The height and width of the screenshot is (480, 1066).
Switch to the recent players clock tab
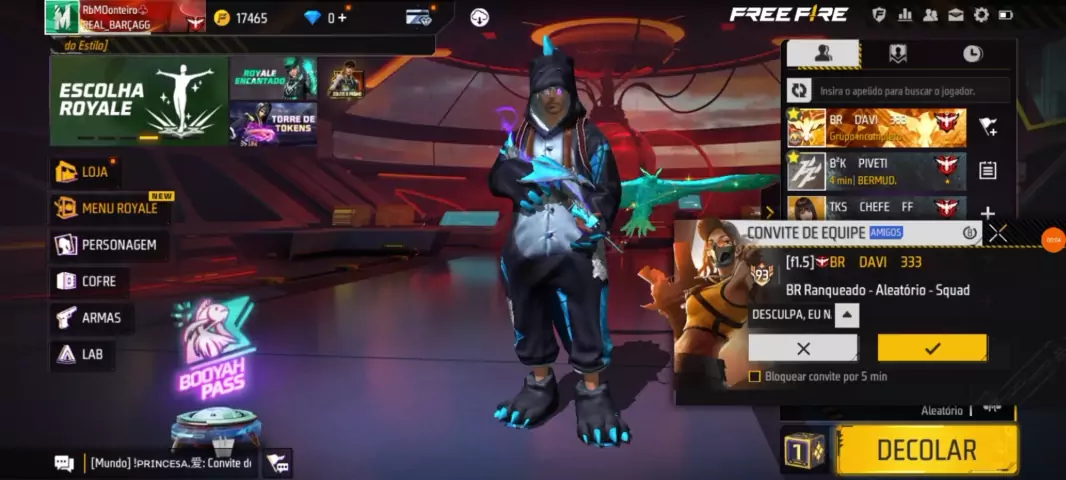pyautogui.click(x=972, y=54)
